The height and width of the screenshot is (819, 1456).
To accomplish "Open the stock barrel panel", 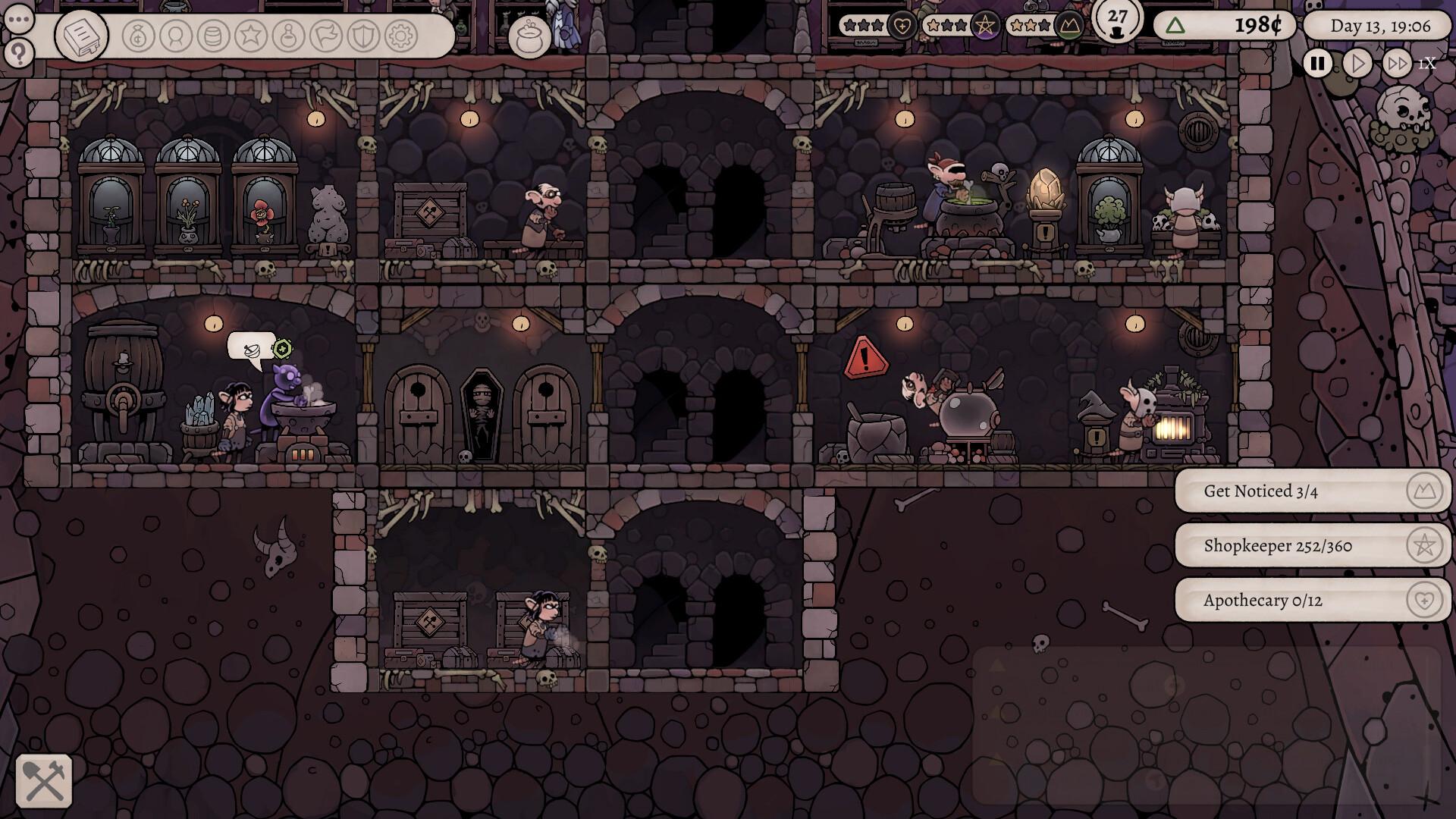I will 212,35.
